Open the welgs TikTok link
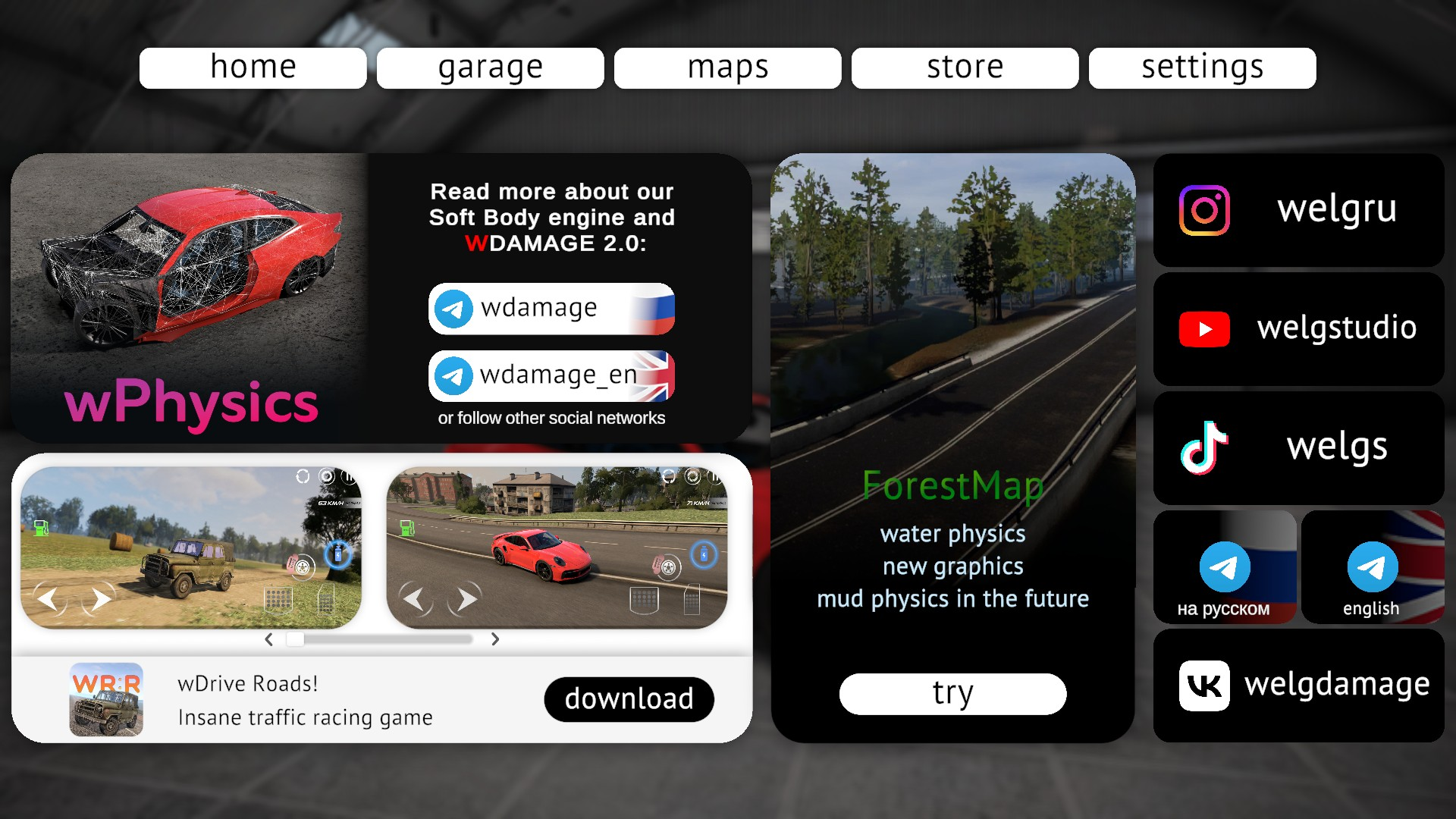 (x=1298, y=447)
